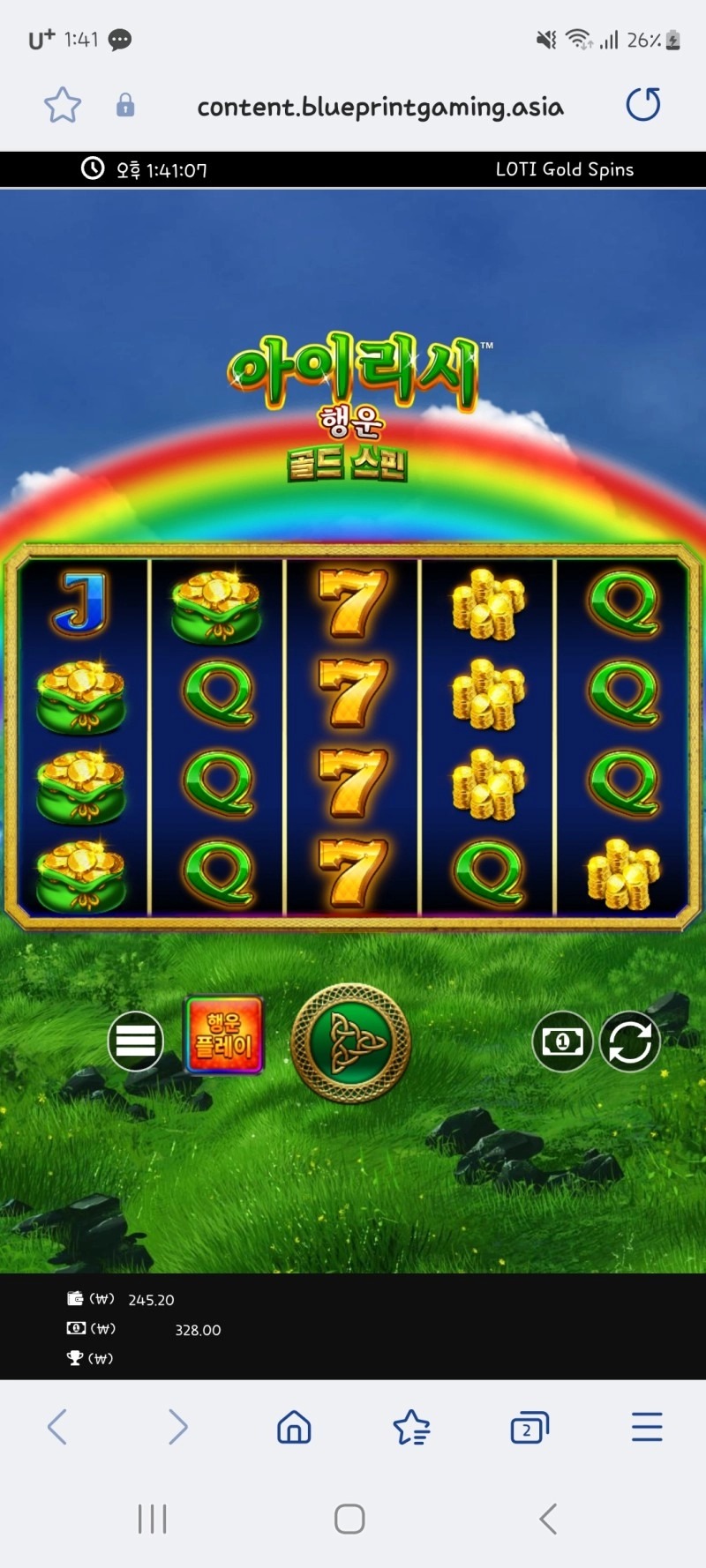This screenshot has width=706, height=1568.
Task: Open the bet amount banknote button
Action: point(562,1042)
